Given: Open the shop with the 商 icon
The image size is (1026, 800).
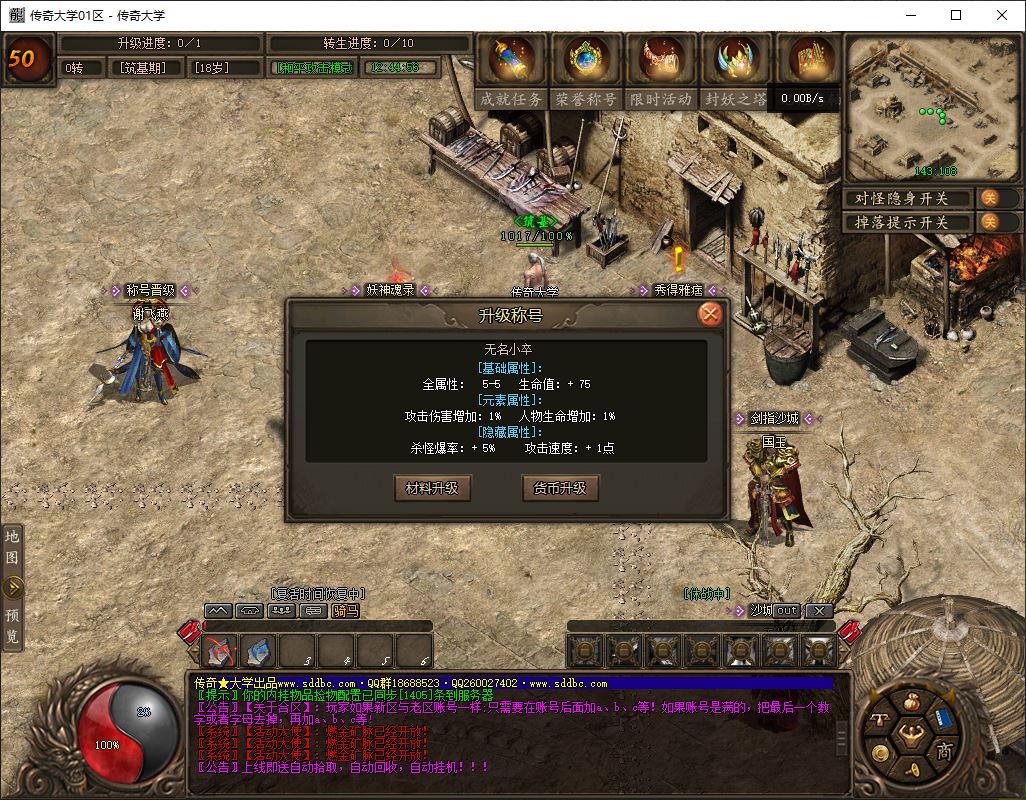Looking at the screenshot, I should coord(943,751).
